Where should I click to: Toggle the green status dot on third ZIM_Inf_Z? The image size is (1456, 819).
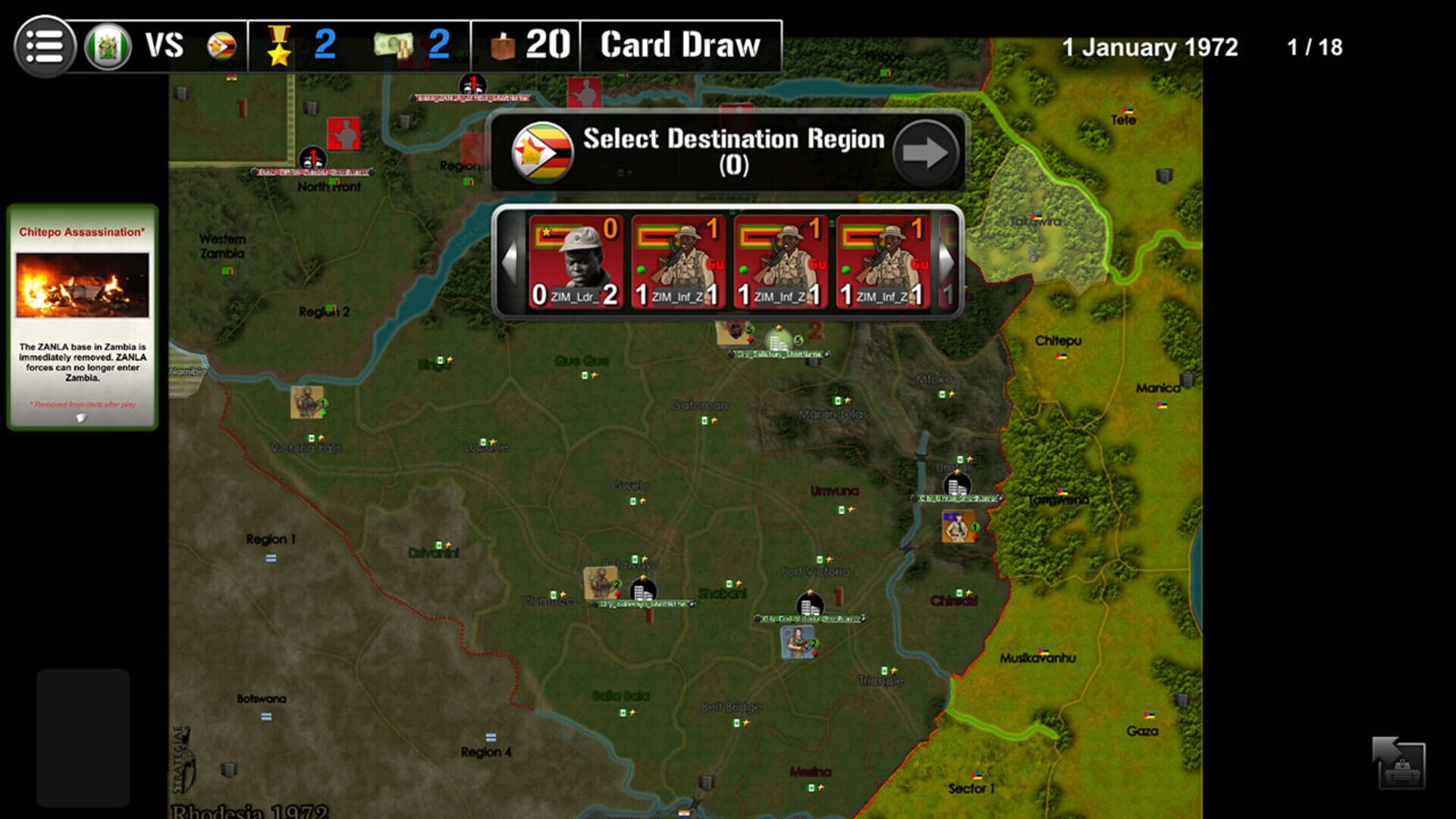tap(846, 271)
